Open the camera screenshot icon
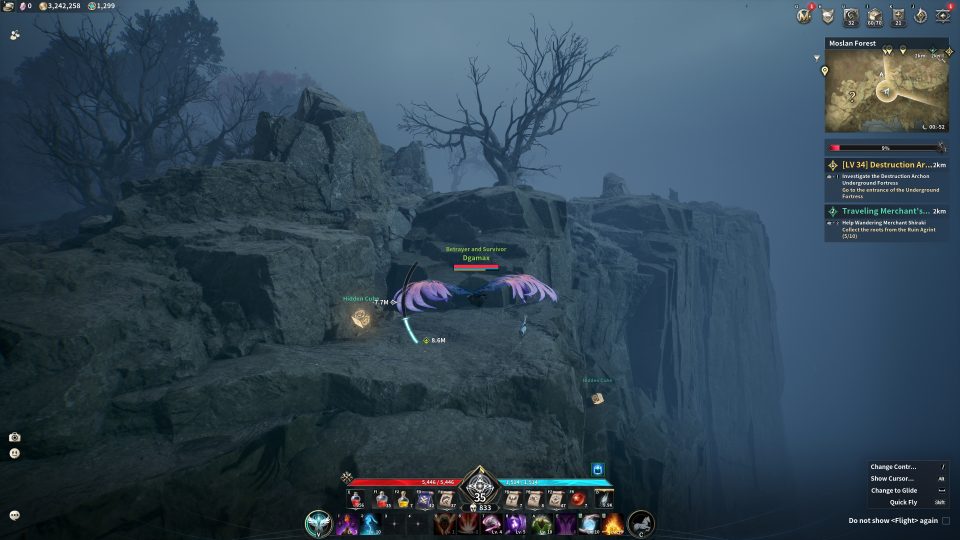This screenshot has height=540, width=960. 15,437
